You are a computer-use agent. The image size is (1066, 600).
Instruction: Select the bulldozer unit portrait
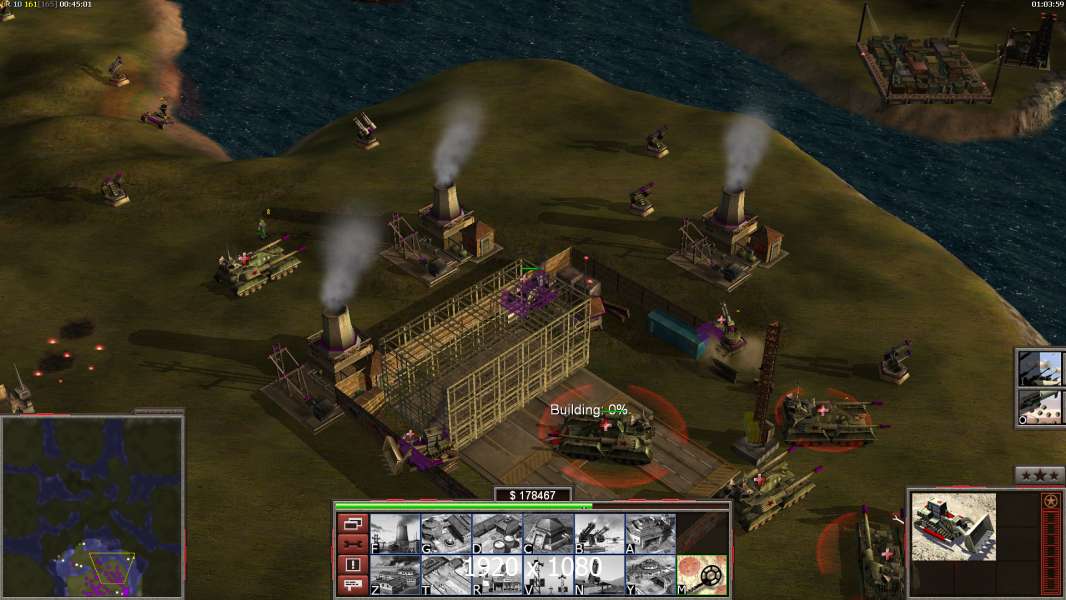pyautogui.click(x=953, y=525)
